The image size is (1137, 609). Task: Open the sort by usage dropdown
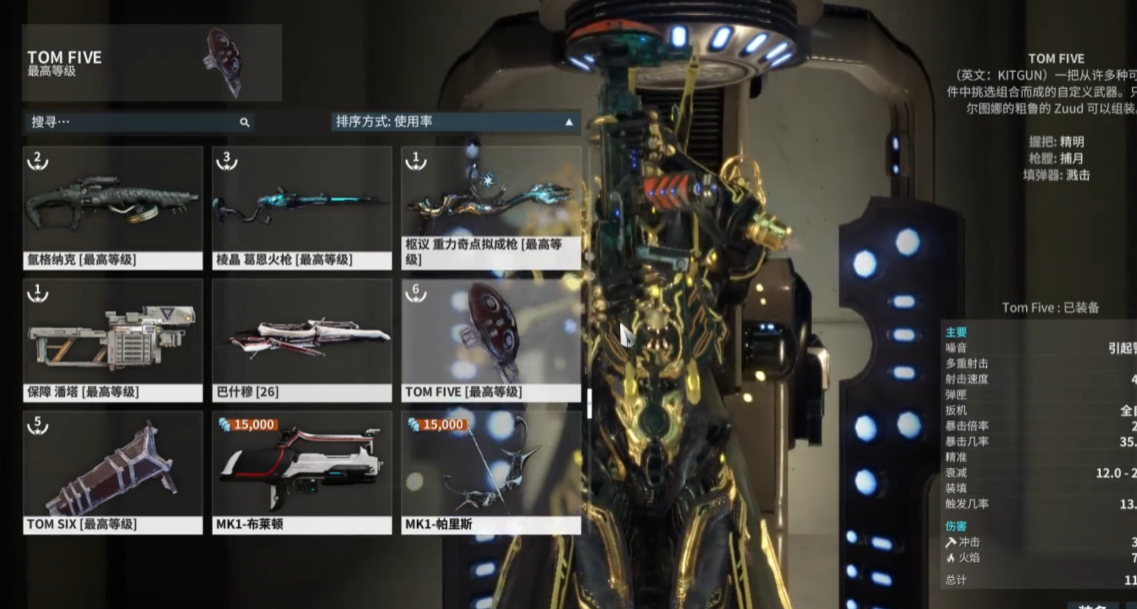click(455, 122)
